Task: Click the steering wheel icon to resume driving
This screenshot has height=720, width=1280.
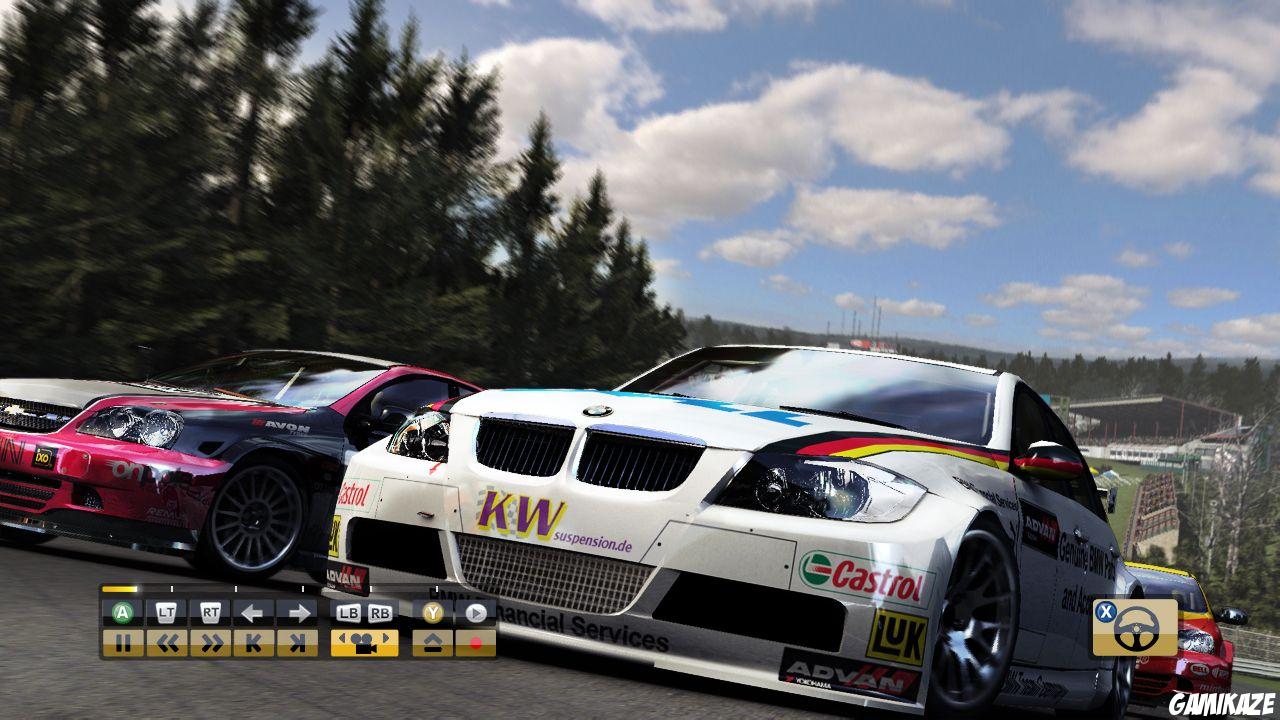Action: pyautogui.click(x=1135, y=628)
